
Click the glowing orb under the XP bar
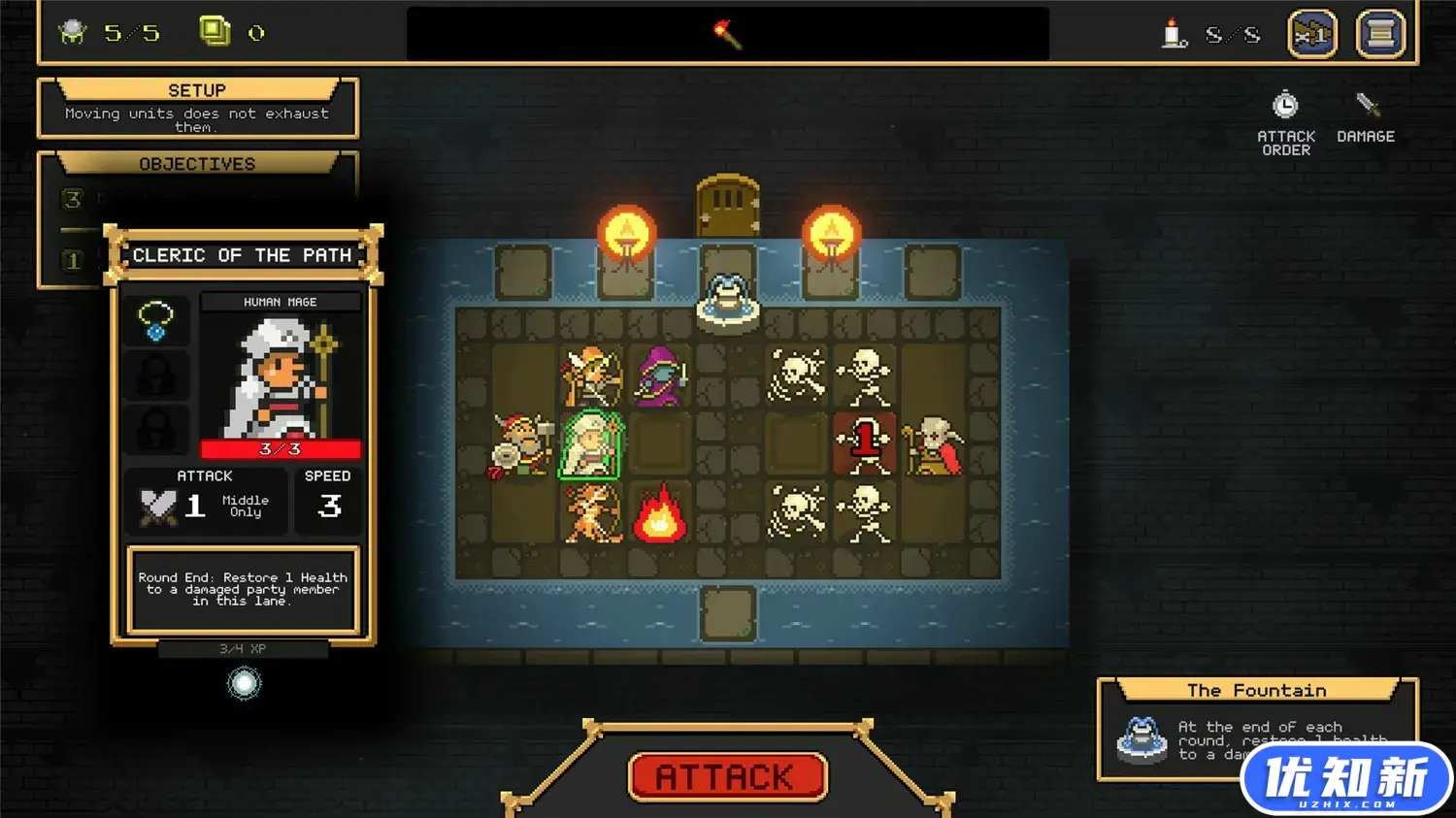(244, 684)
